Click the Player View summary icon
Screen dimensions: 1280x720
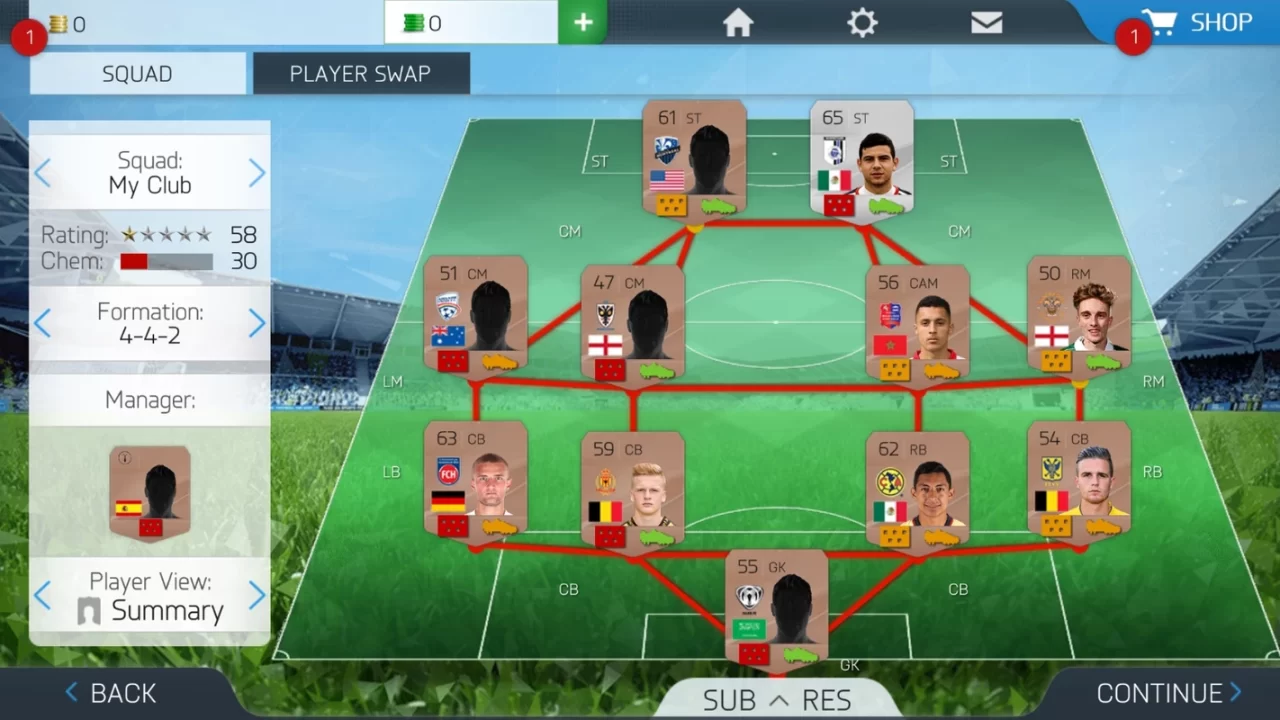90,608
